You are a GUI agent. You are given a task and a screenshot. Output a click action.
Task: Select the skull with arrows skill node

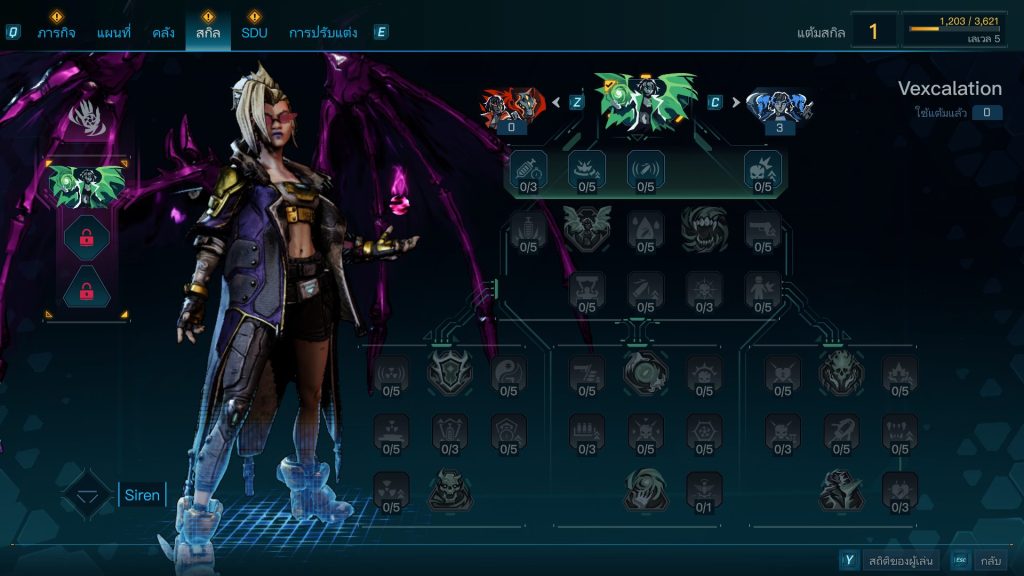(x=762, y=172)
